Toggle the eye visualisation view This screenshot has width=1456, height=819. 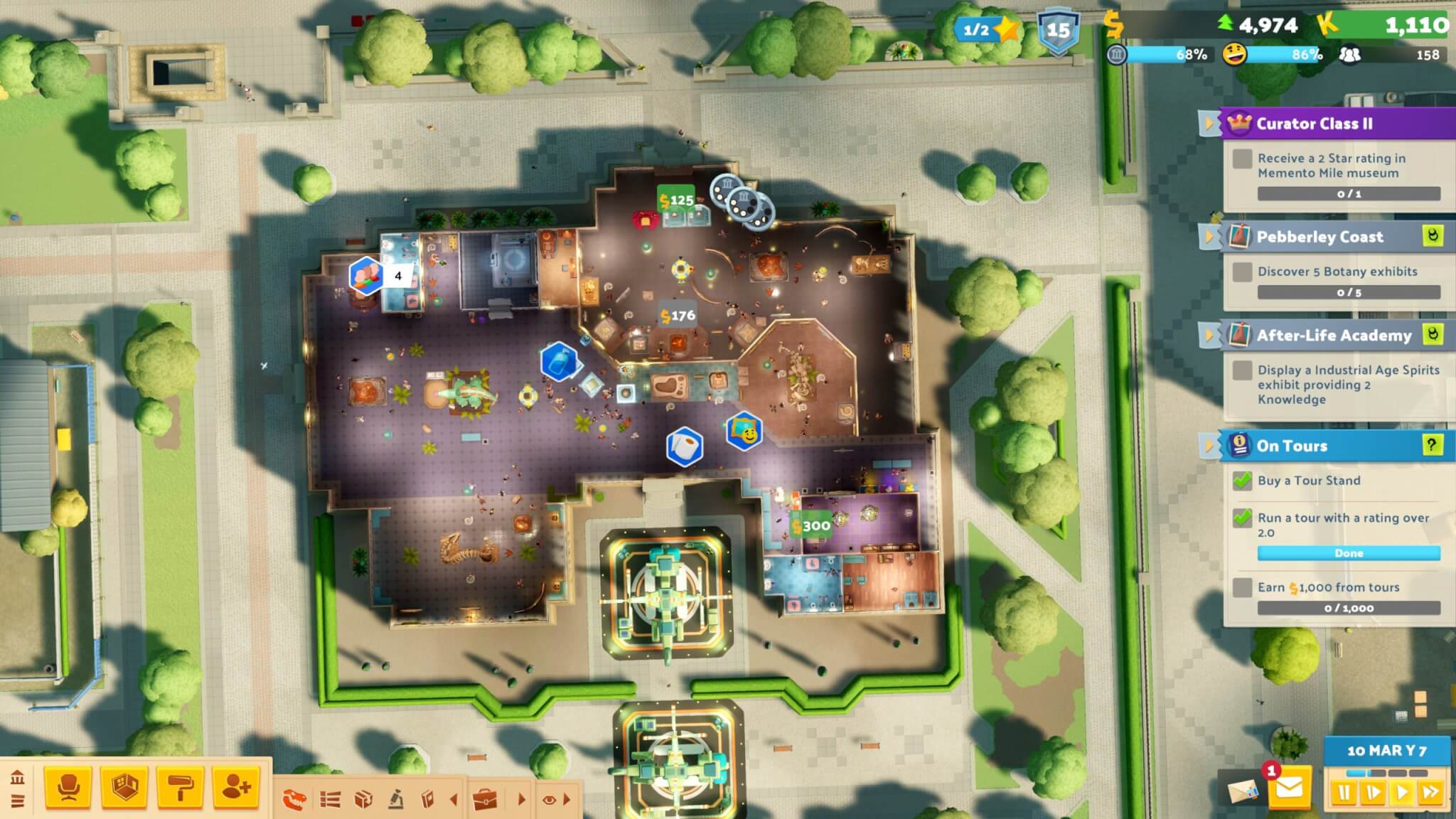click(549, 800)
